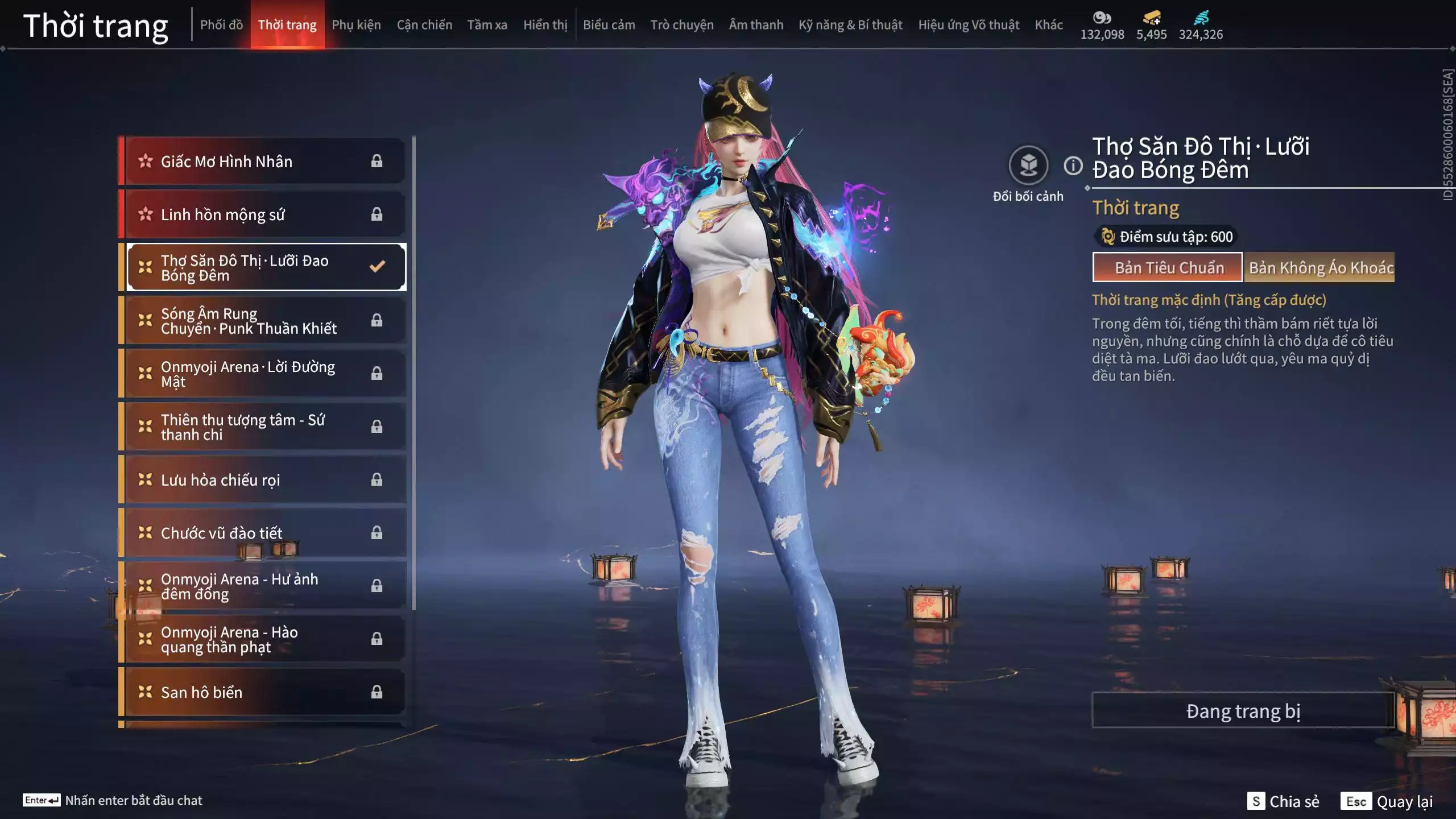
Task: Select the Cận chiến tab
Action: 424,25
